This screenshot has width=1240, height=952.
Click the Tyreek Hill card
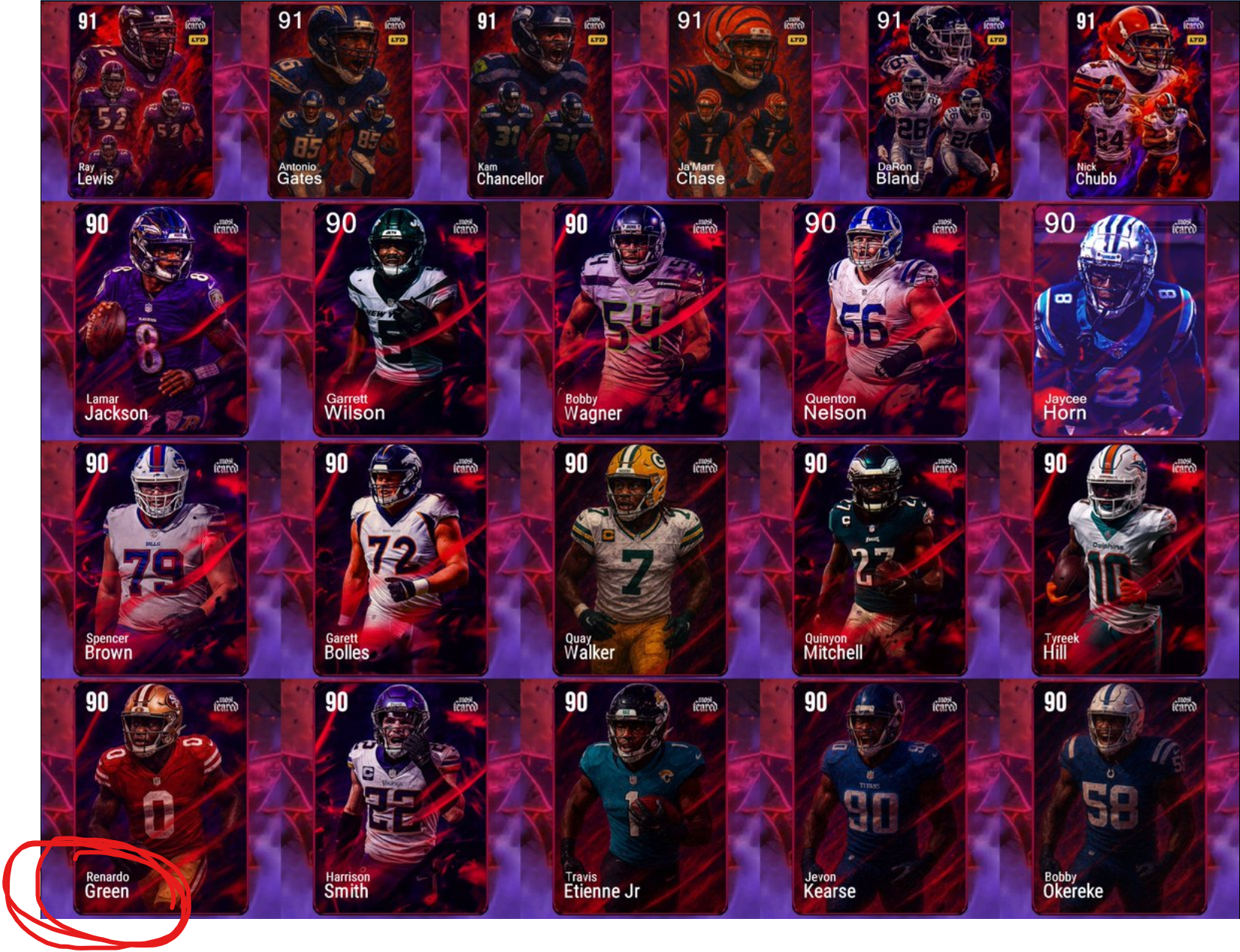click(x=1118, y=559)
